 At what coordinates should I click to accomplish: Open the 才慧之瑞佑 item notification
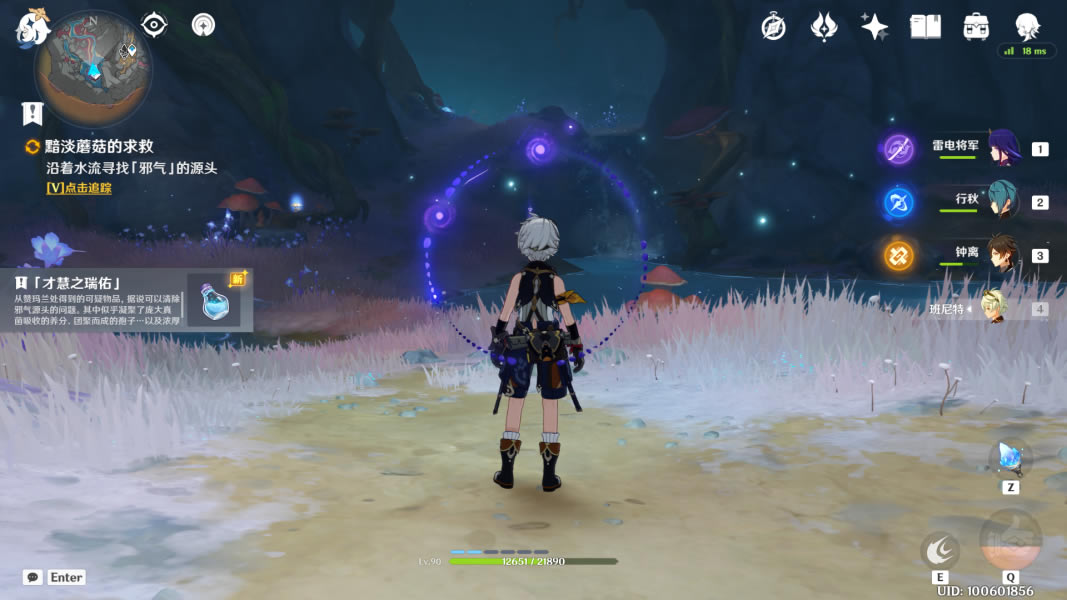coord(130,299)
